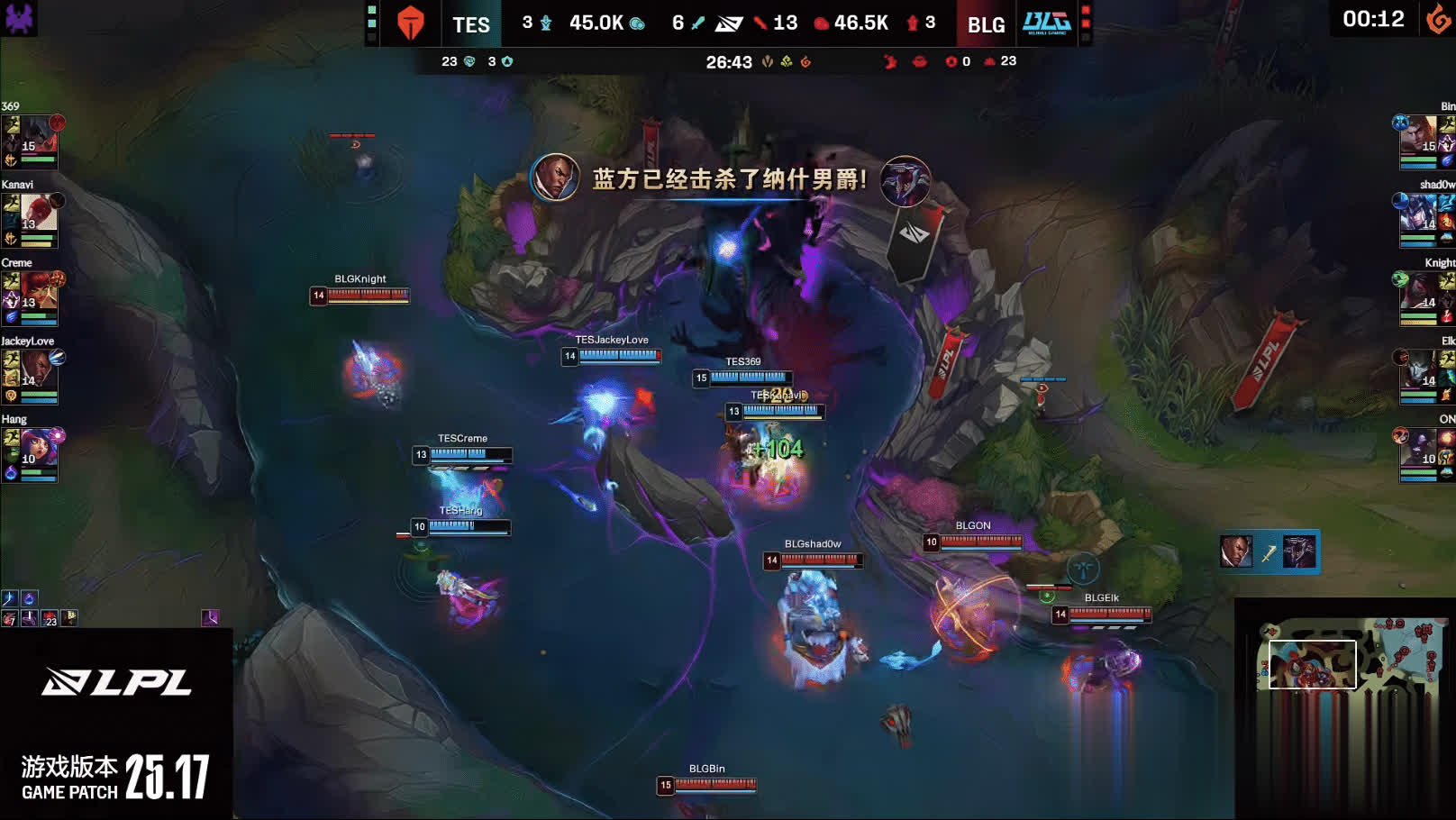The height and width of the screenshot is (820, 1456).
Task: Select 369's champion portrait
Action: (x=37, y=135)
